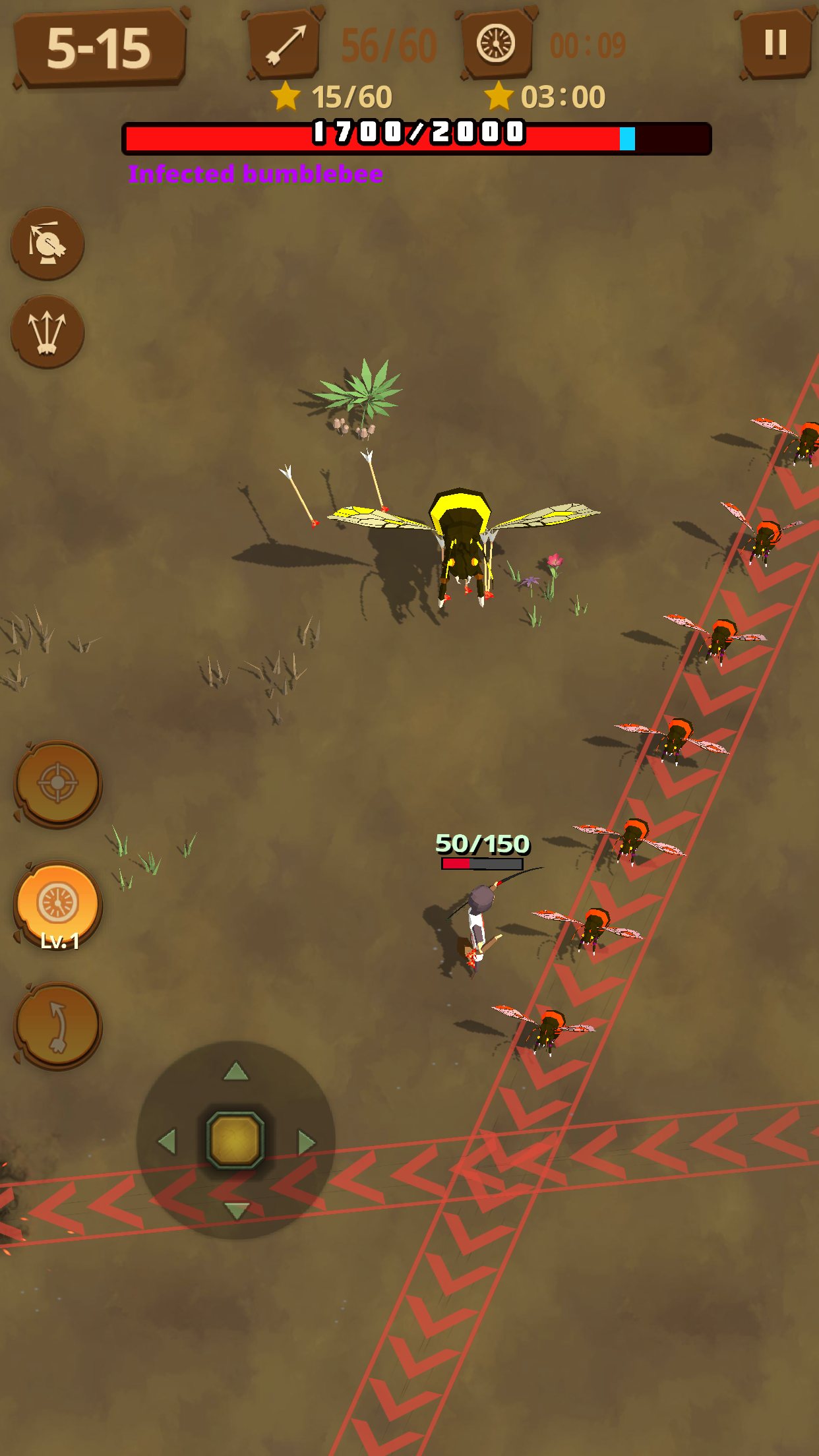Tap the center joystick knob
The height and width of the screenshot is (1456, 819).
(236, 1140)
